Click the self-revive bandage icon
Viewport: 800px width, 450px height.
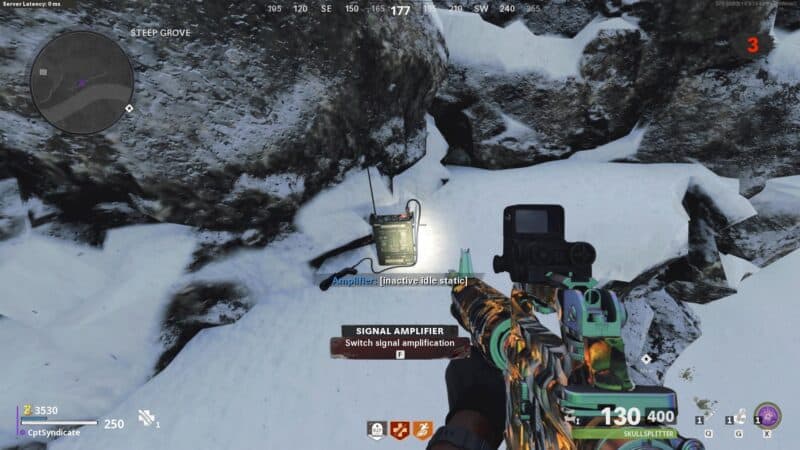coord(146,418)
